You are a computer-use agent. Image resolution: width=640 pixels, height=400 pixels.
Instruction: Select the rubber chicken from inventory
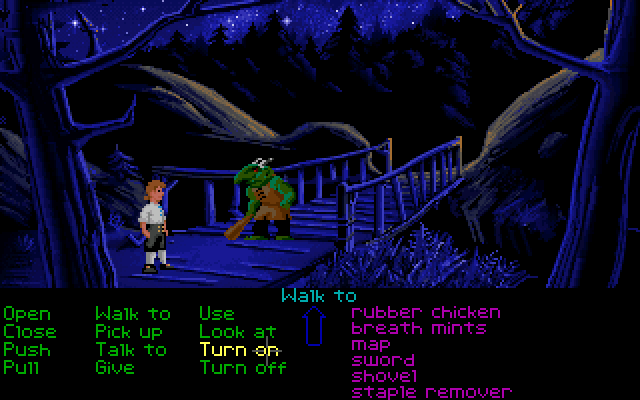(425, 312)
